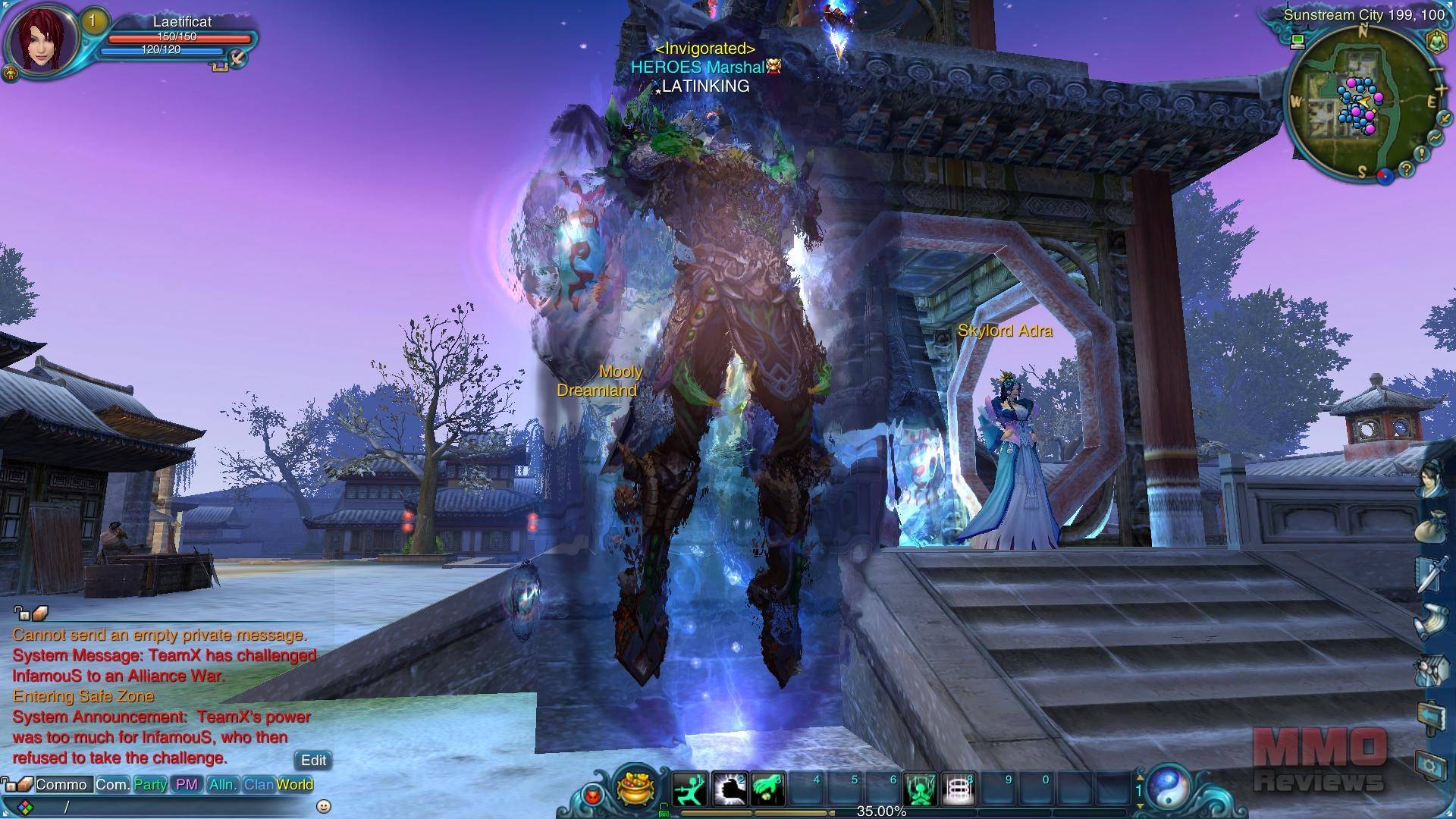Activate the running figure skill in slot 1
This screenshot has width=1456, height=819.
689,789
